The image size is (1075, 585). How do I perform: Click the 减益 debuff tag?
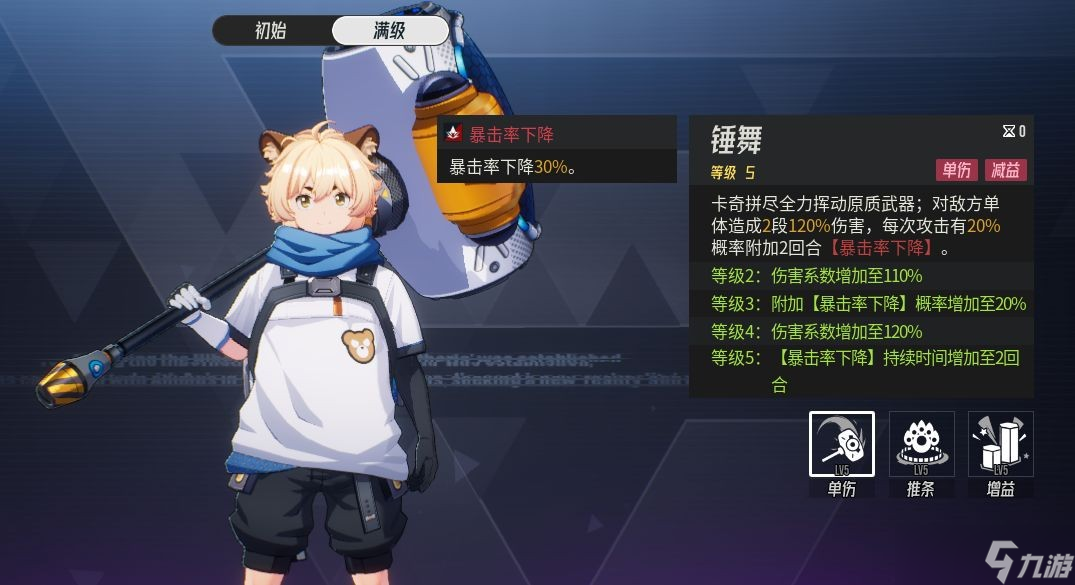pos(1006,170)
